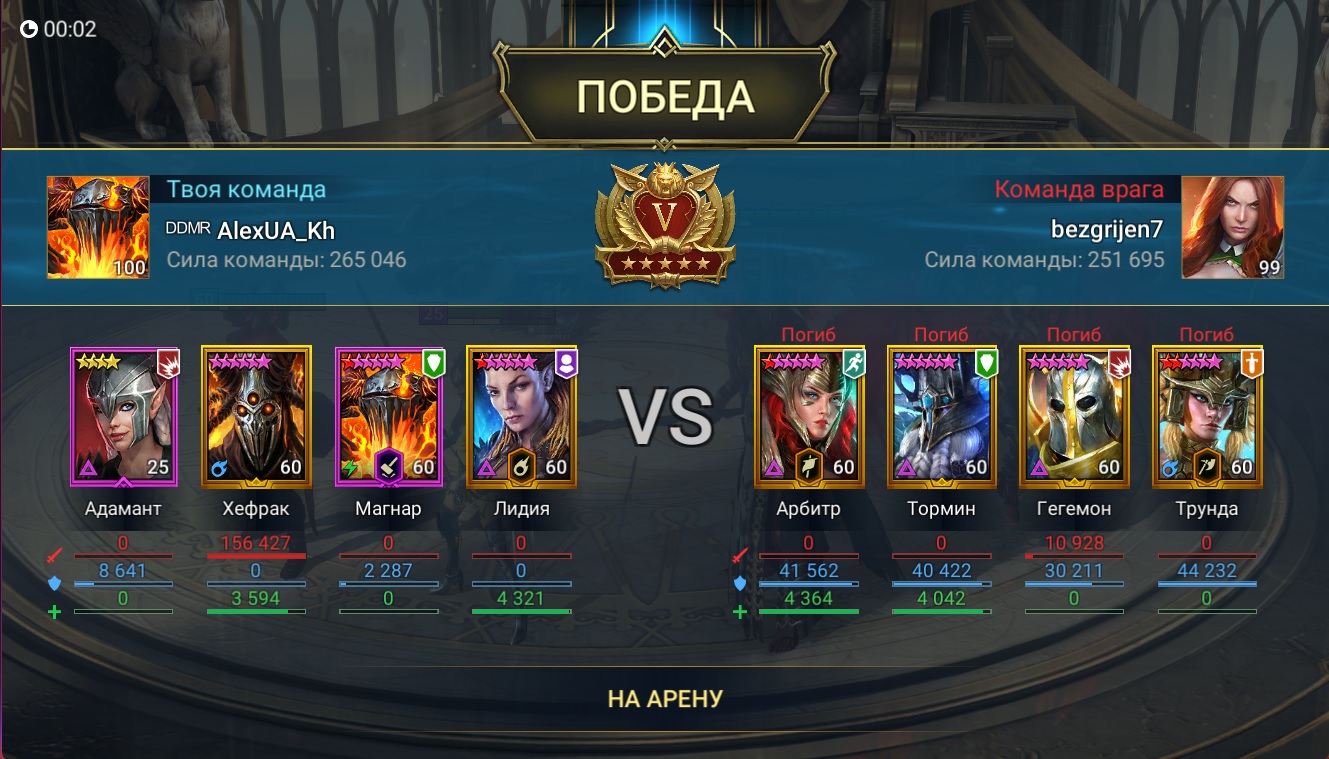Click Магнар's green HP role badge
The width and height of the screenshot is (1329, 759).
[x=432, y=363]
